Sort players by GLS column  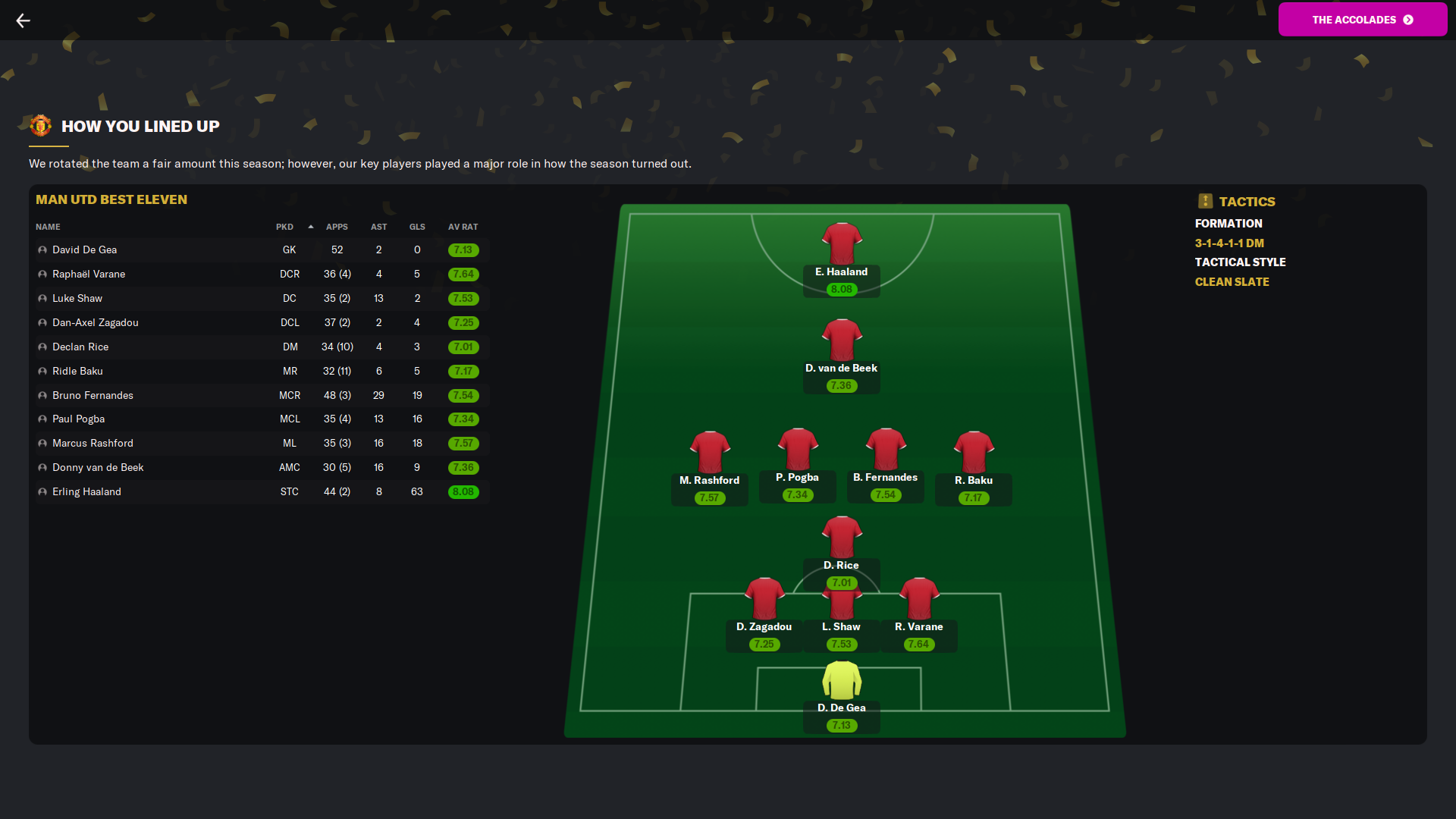pos(417,227)
